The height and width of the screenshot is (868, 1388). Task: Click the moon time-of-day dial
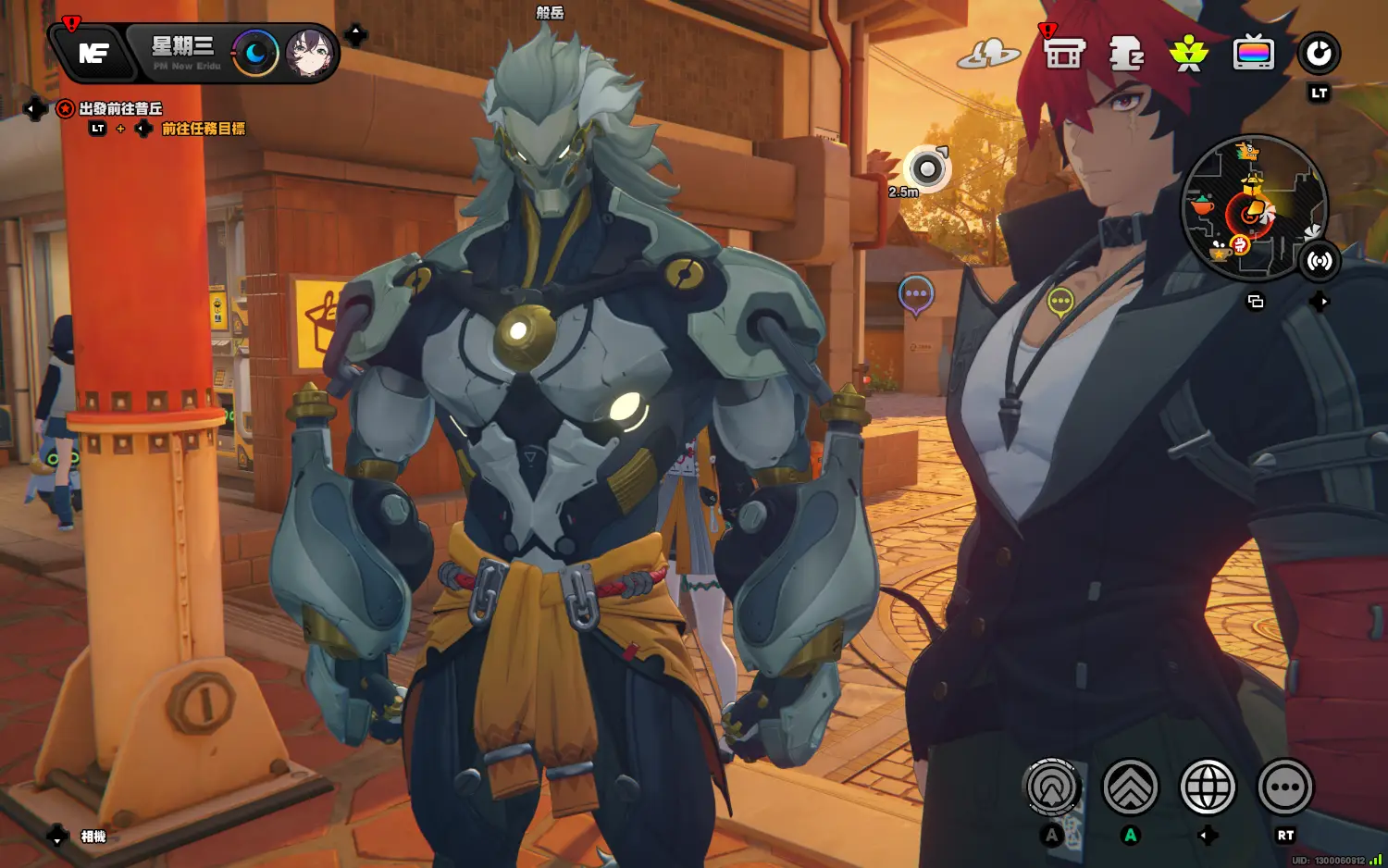(x=254, y=54)
